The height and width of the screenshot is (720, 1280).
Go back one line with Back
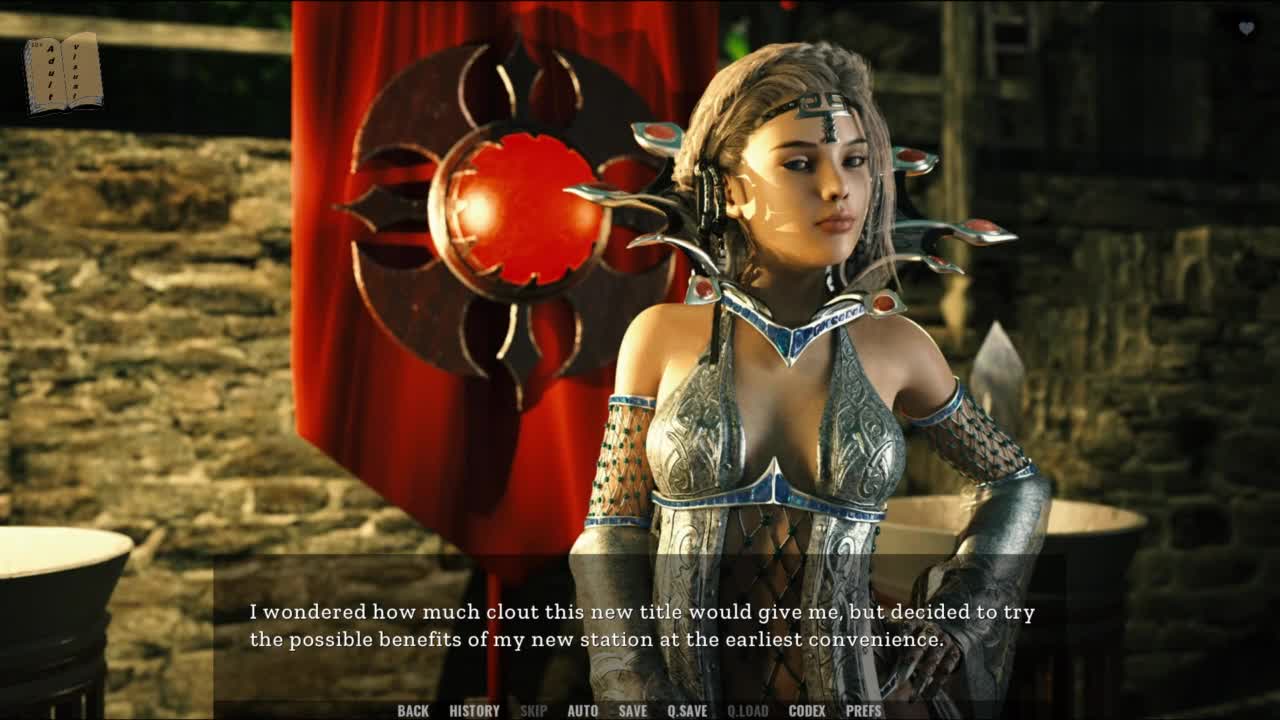coord(412,711)
